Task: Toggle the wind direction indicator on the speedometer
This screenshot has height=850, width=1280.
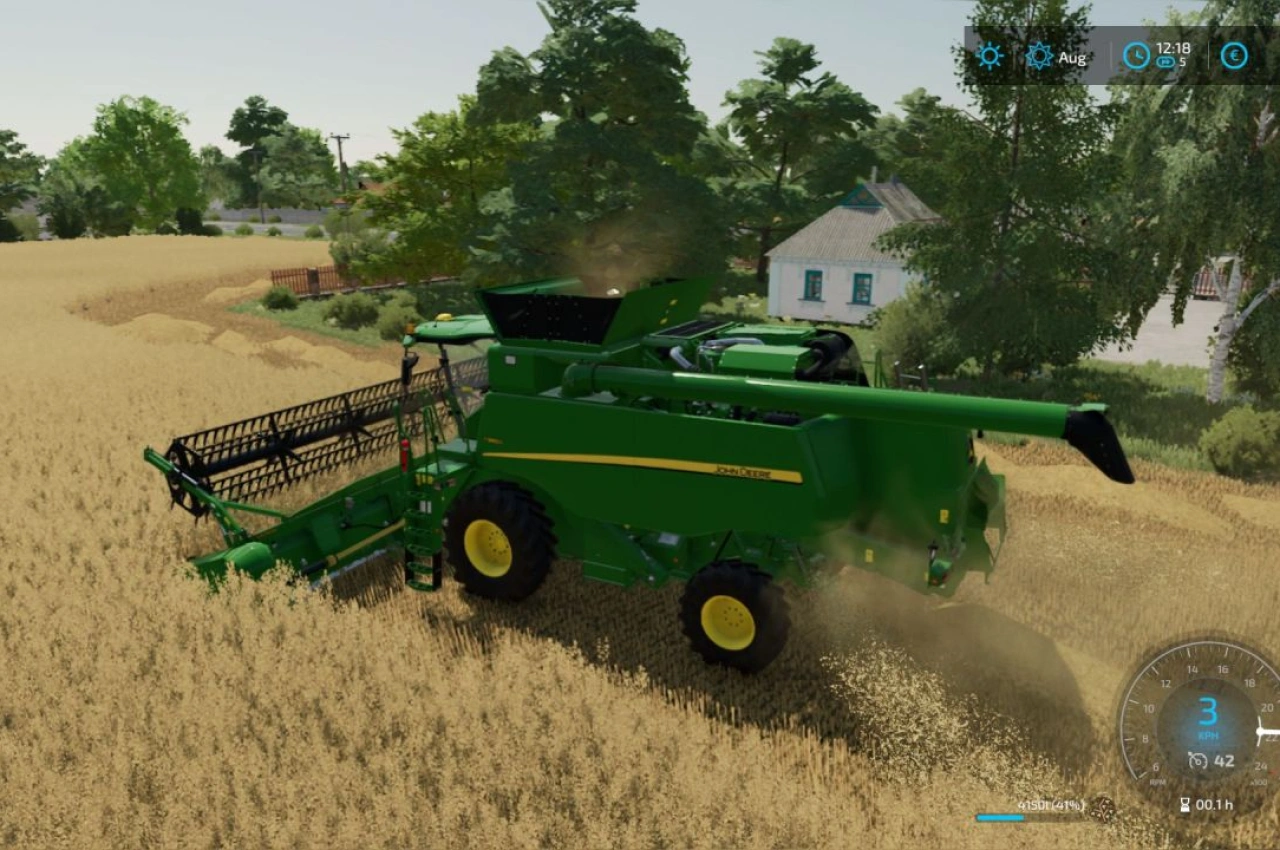Action: 1262,731
